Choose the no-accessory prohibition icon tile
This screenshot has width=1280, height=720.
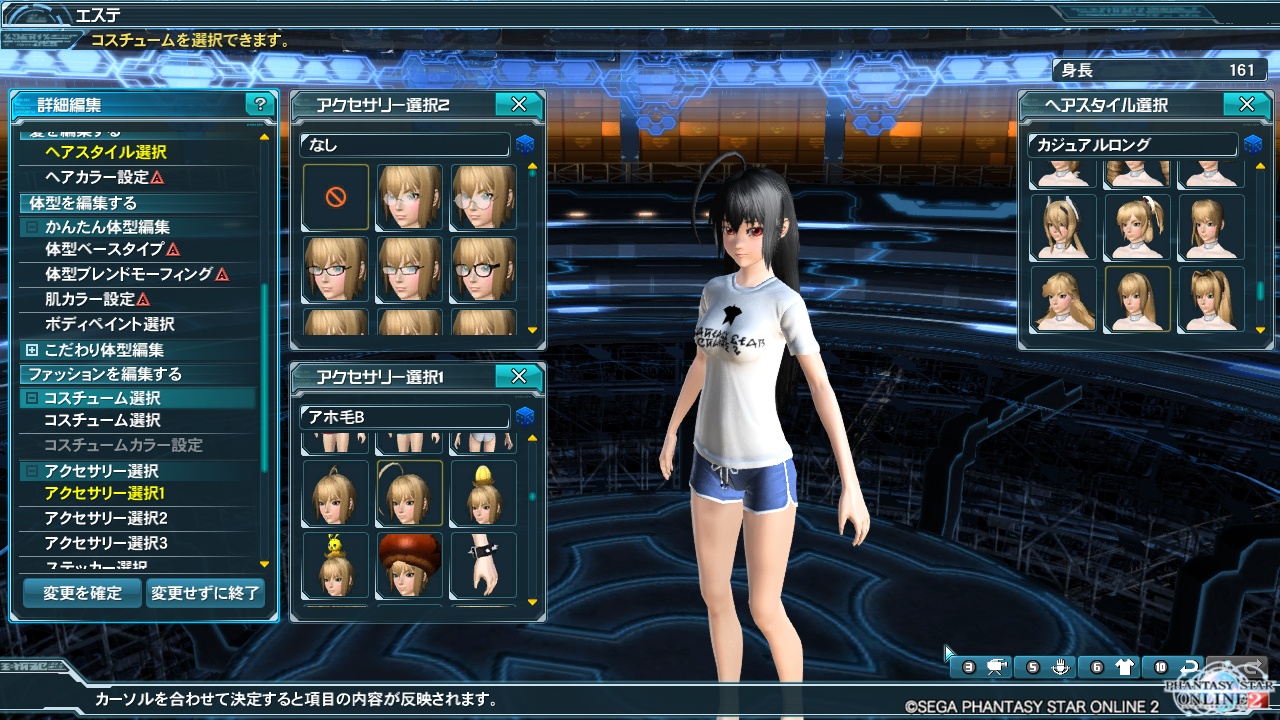(x=336, y=197)
